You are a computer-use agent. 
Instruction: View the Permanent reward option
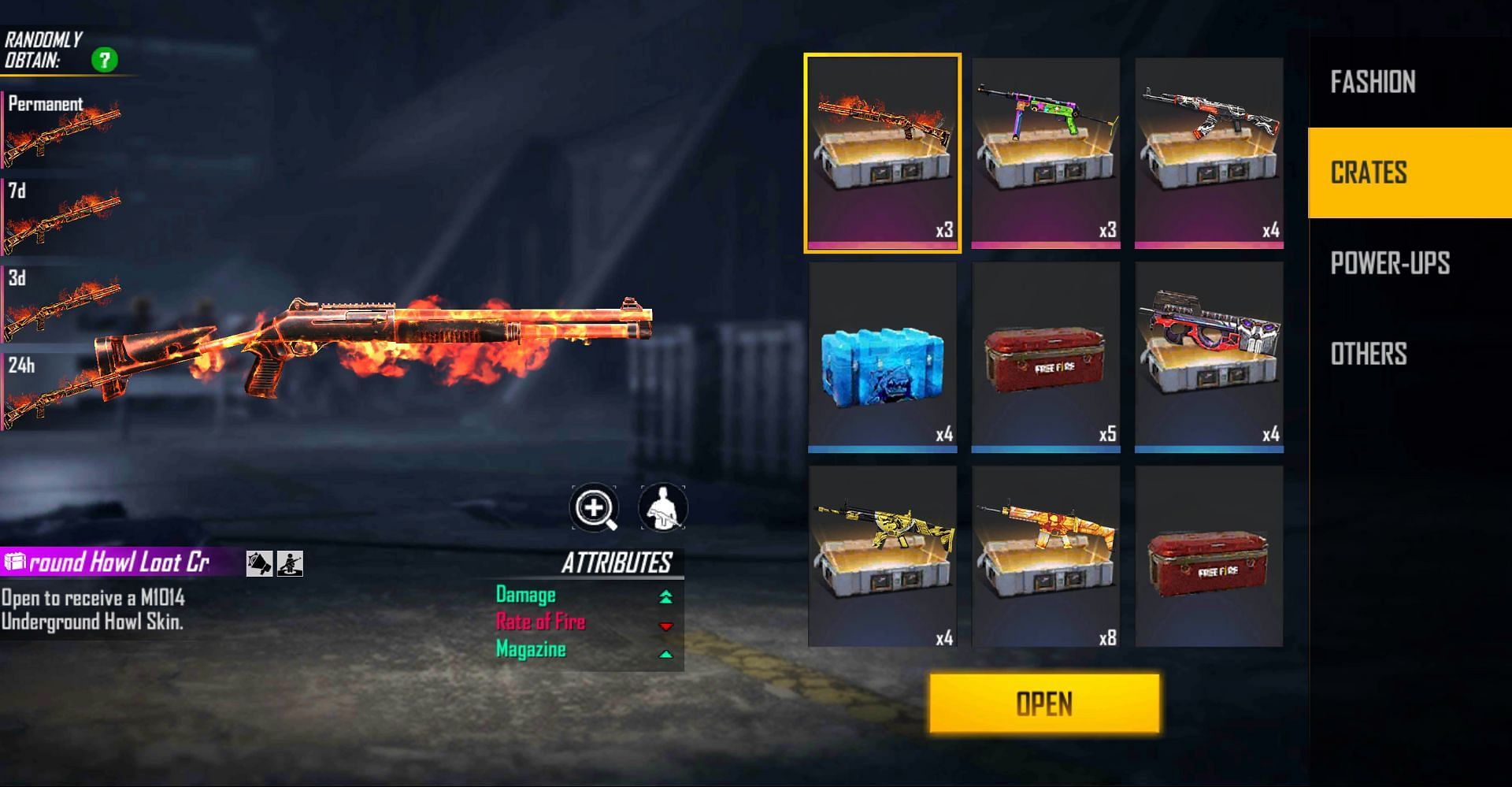click(61, 130)
